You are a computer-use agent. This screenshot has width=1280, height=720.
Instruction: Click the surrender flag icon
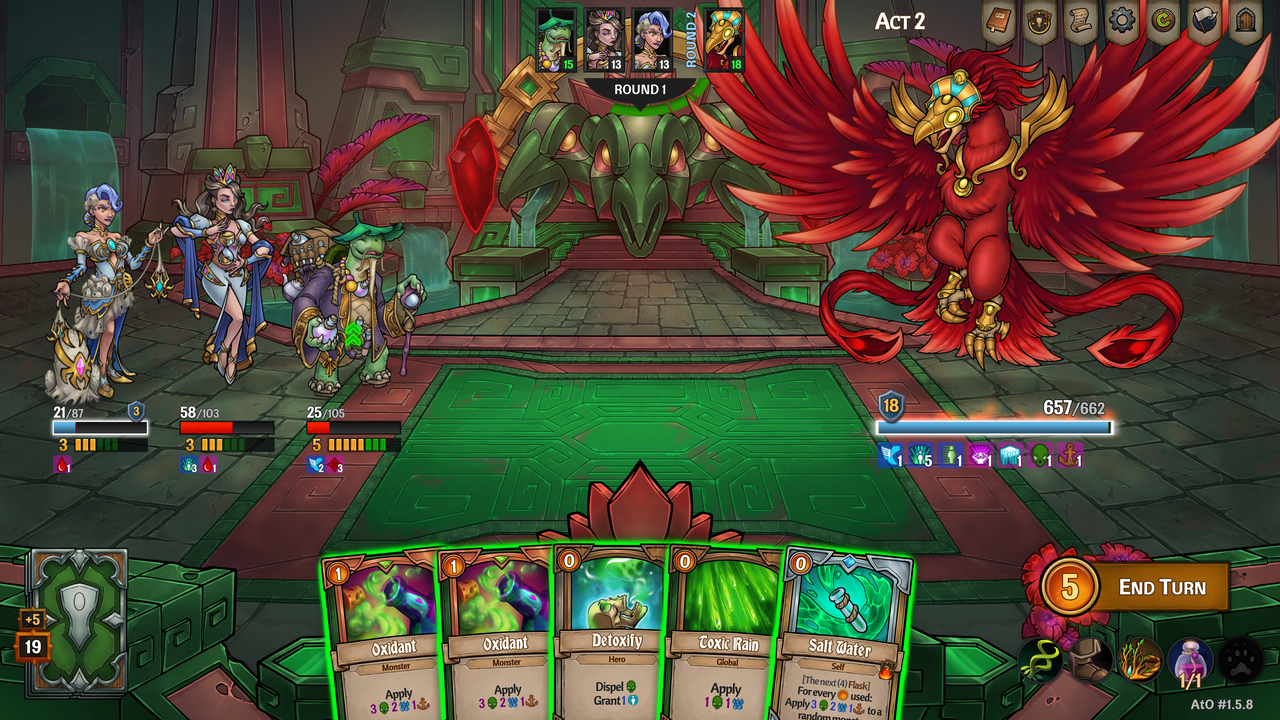[1205, 20]
